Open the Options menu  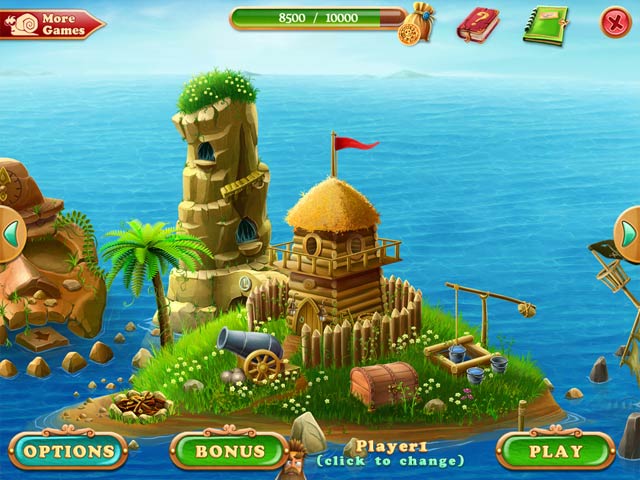point(68,451)
